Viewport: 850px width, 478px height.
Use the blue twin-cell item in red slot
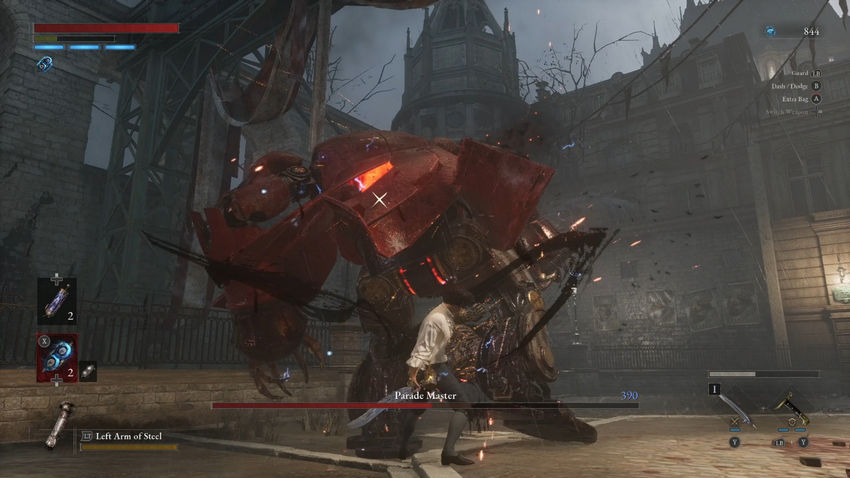tap(56, 358)
